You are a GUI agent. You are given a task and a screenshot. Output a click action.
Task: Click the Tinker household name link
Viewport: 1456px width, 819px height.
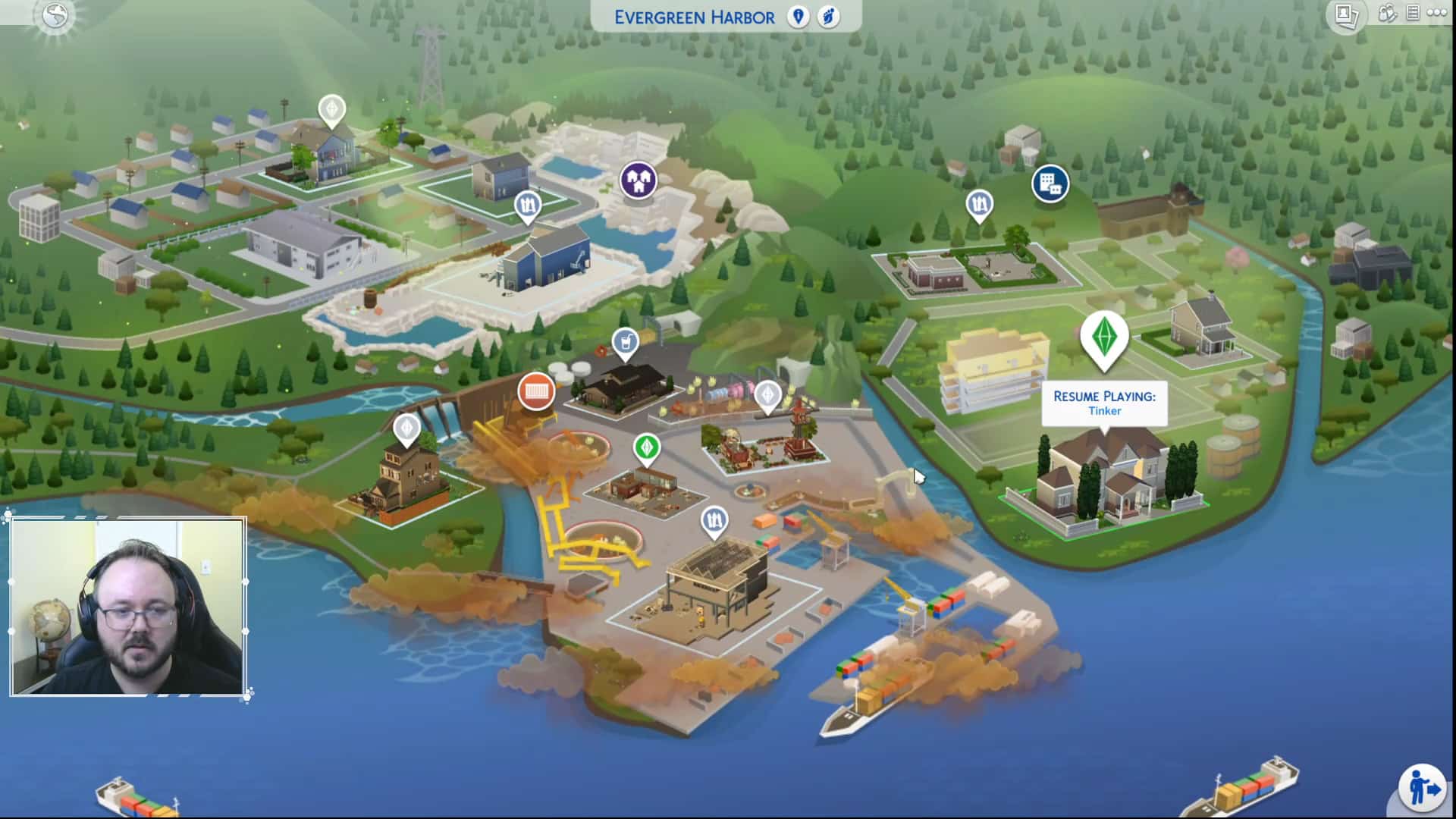(x=1106, y=411)
